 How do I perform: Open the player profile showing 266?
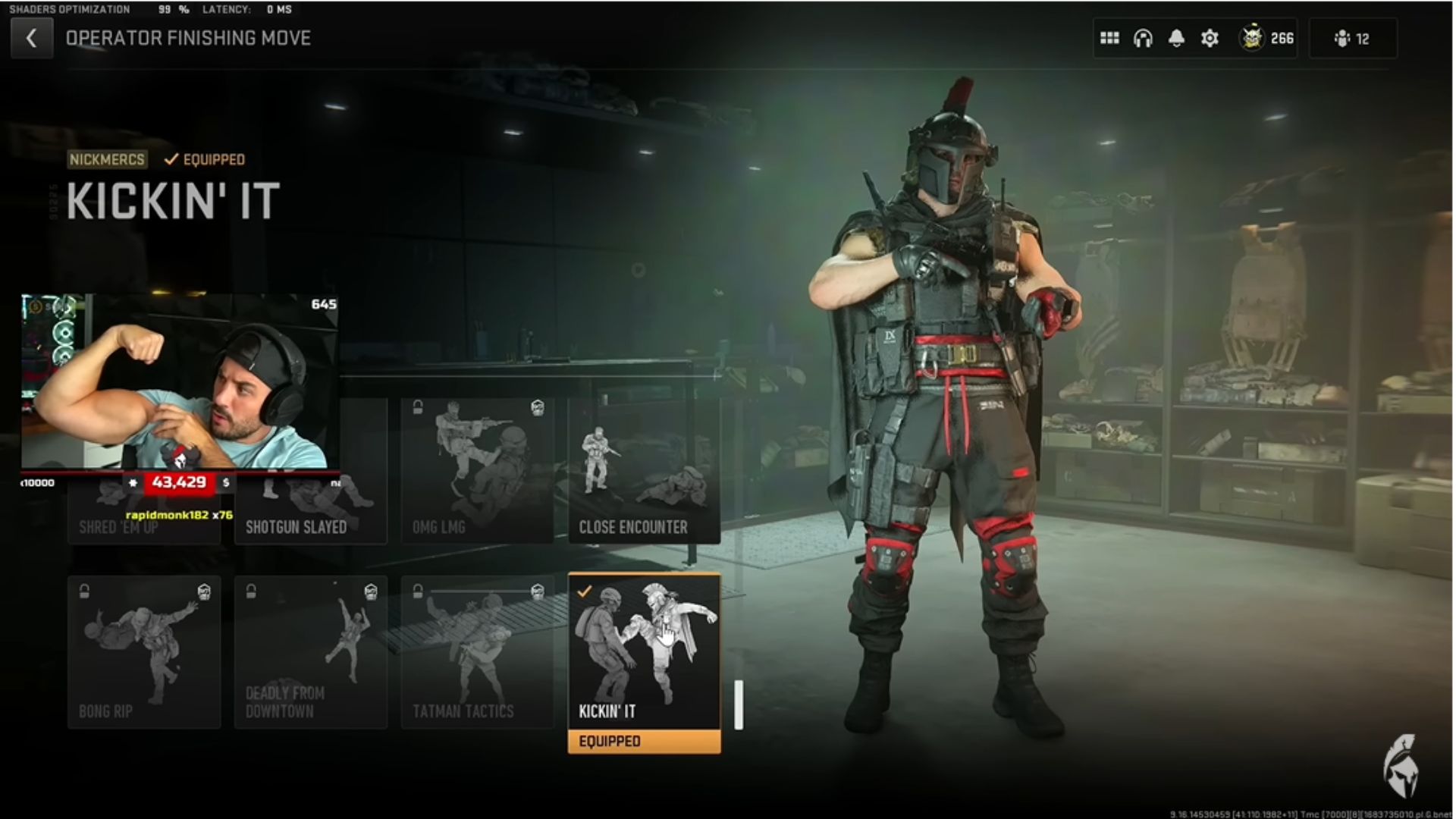pyautogui.click(x=1266, y=39)
